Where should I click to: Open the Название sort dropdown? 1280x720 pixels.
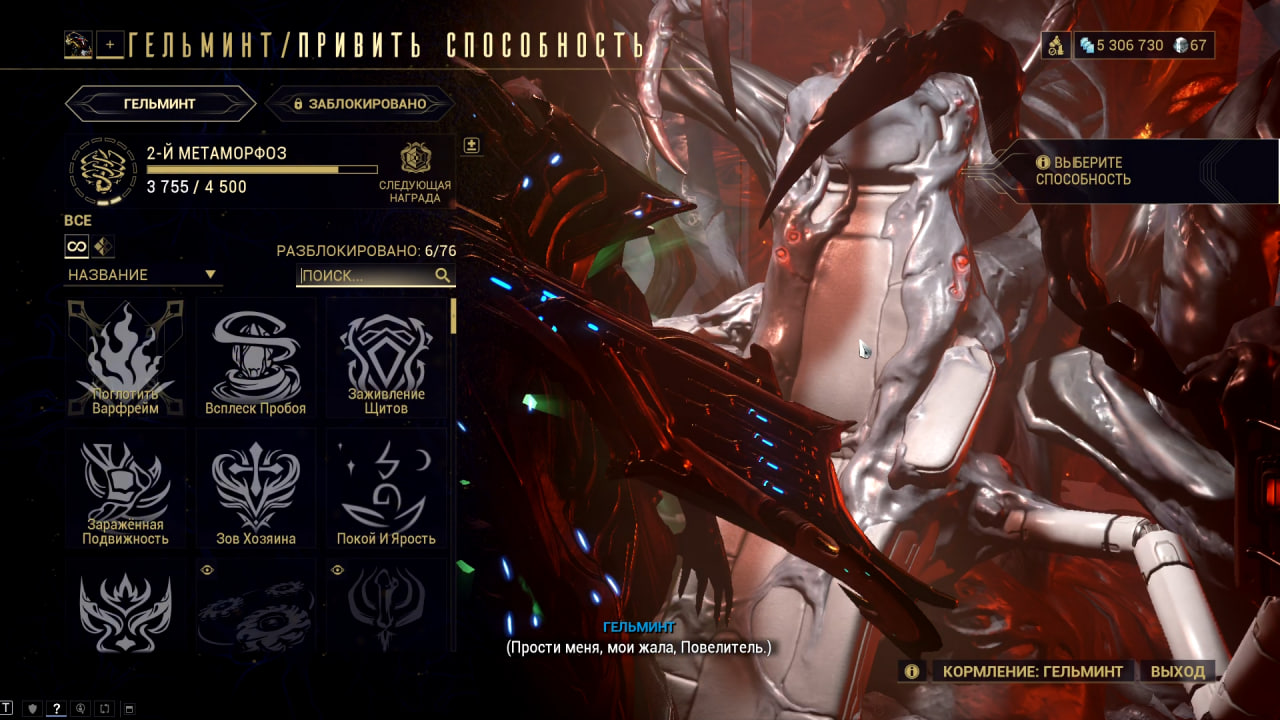[x=141, y=275]
